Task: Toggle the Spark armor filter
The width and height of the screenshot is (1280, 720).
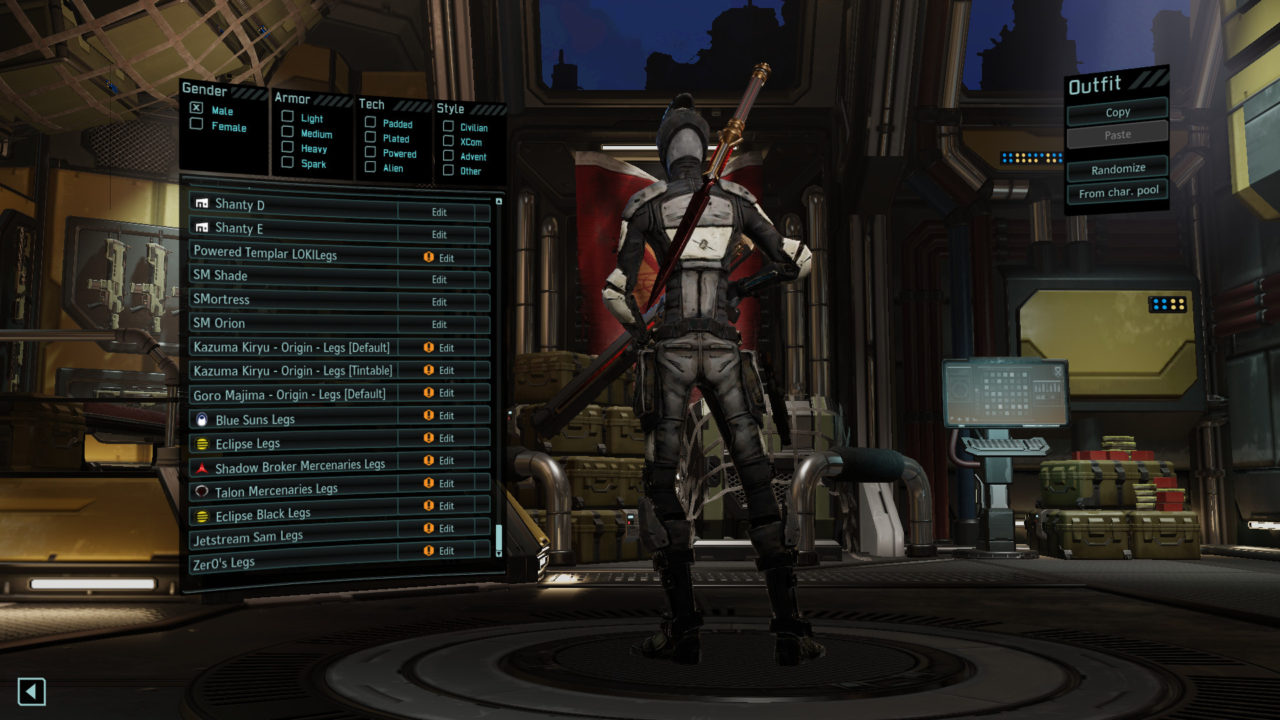Action: [288, 162]
